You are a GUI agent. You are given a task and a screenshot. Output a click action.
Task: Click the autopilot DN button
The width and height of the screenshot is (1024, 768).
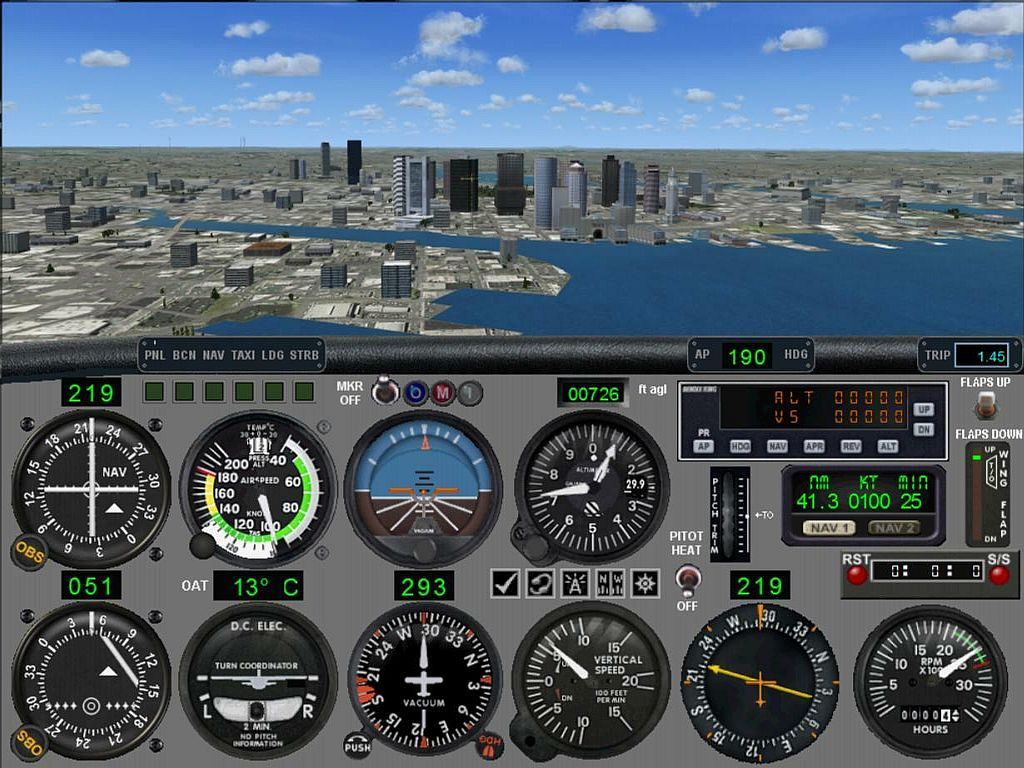pyautogui.click(x=924, y=429)
